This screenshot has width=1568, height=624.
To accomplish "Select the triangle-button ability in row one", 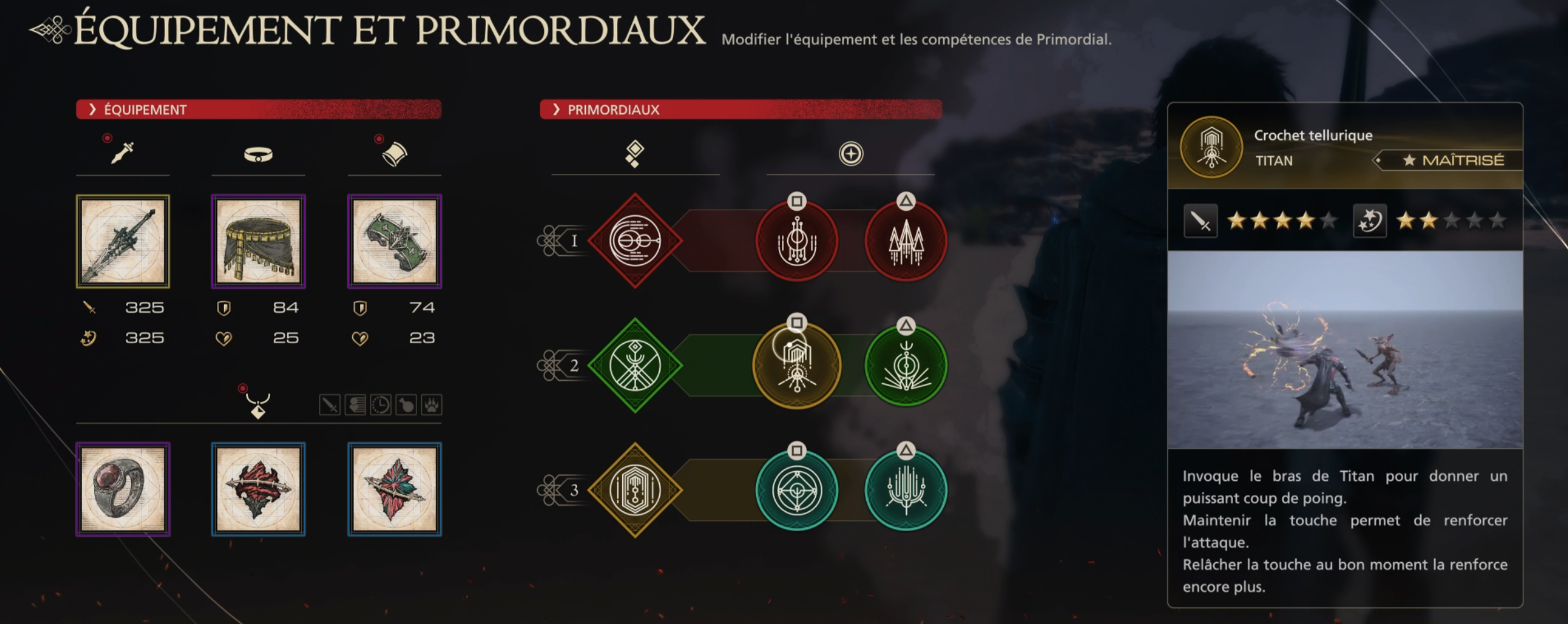I will pos(905,241).
